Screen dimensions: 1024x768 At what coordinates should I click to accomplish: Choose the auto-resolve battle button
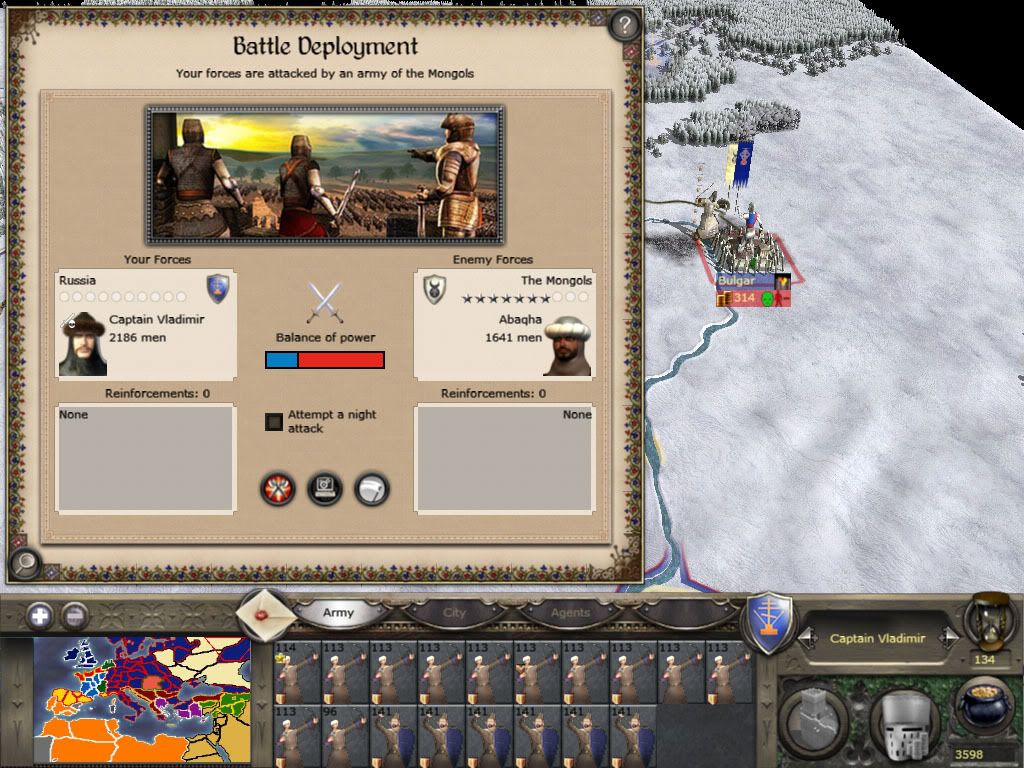325,489
